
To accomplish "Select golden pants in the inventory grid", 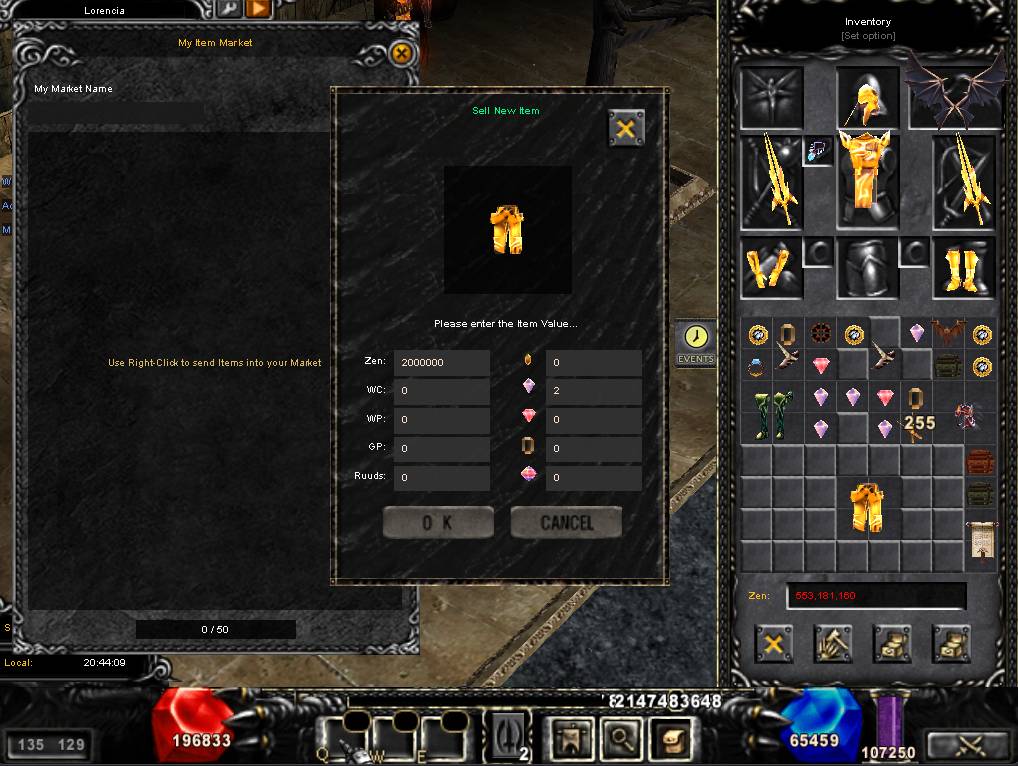I will click(x=868, y=507).
